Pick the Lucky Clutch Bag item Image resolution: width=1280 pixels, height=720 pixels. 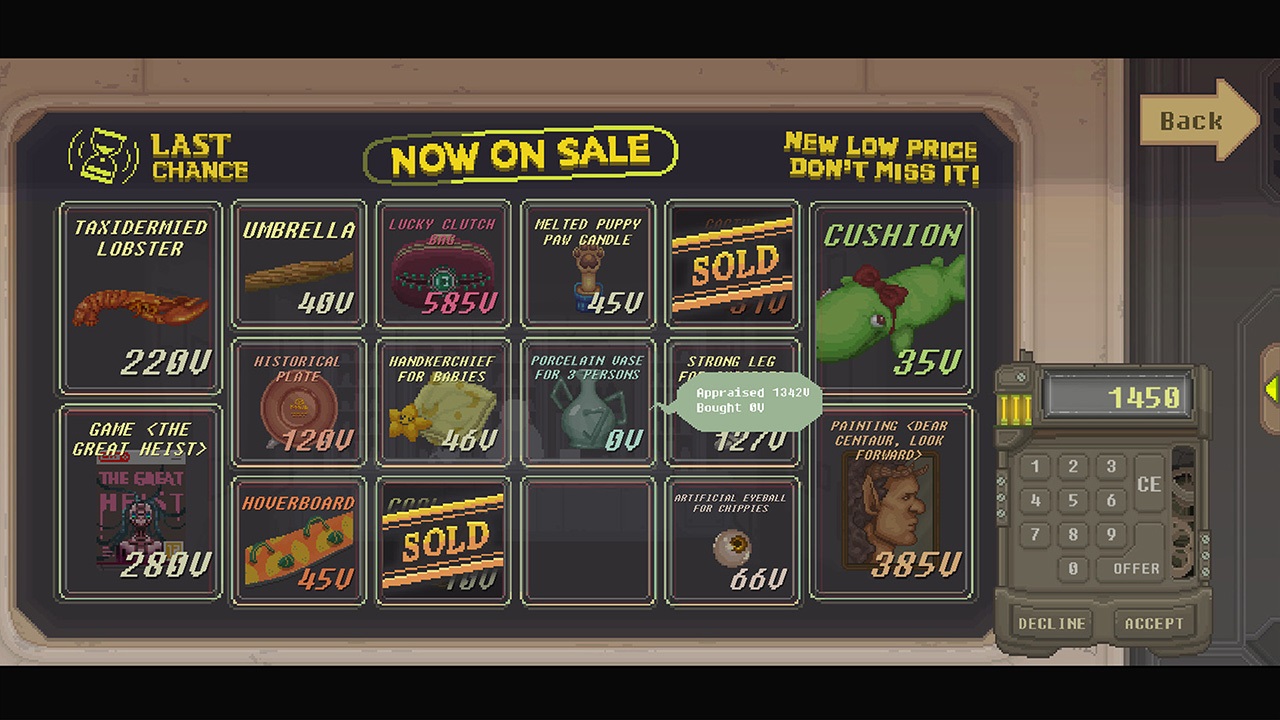click(x=443, y=265)
